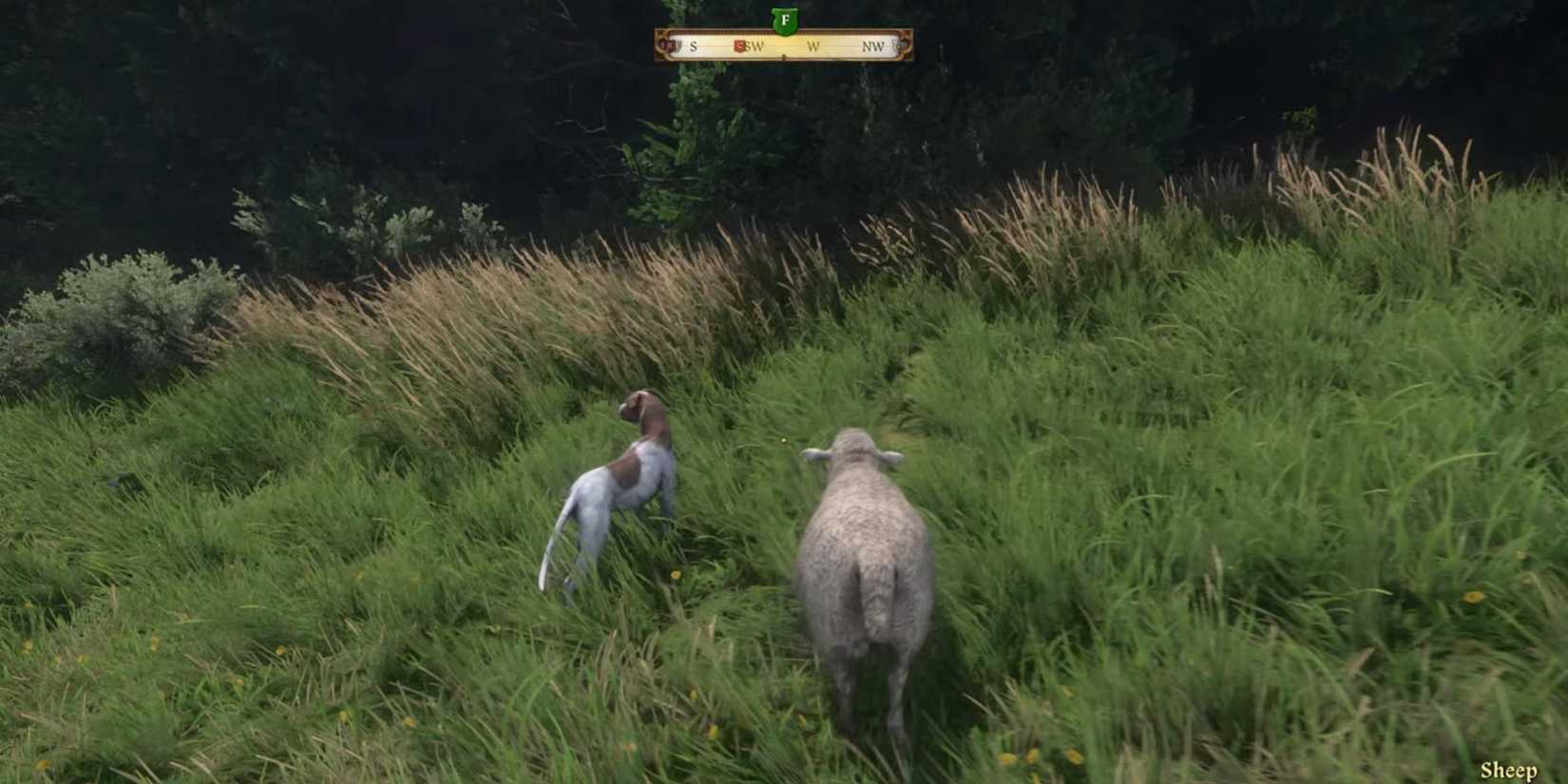
Task: Select the red objective marker near SW
Action: 739,45
